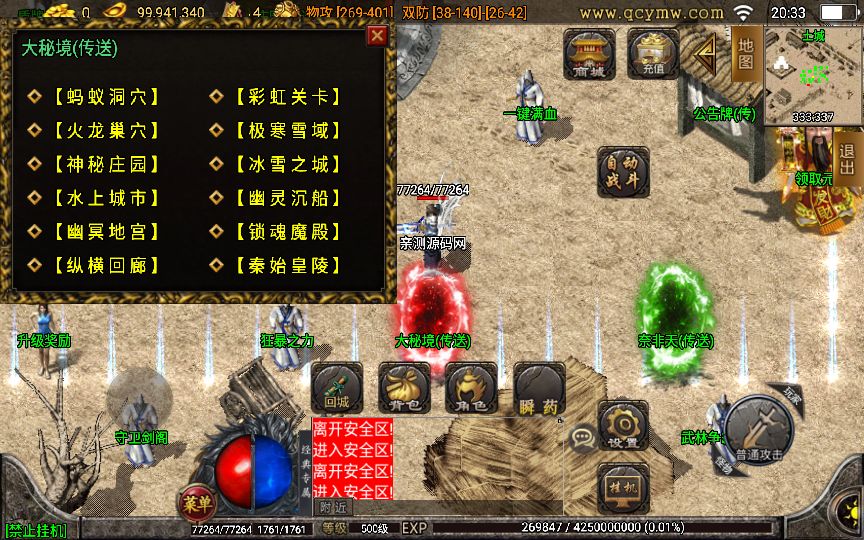Open the 地图 map button
The image size is (864, 540).
pos(746,52)
